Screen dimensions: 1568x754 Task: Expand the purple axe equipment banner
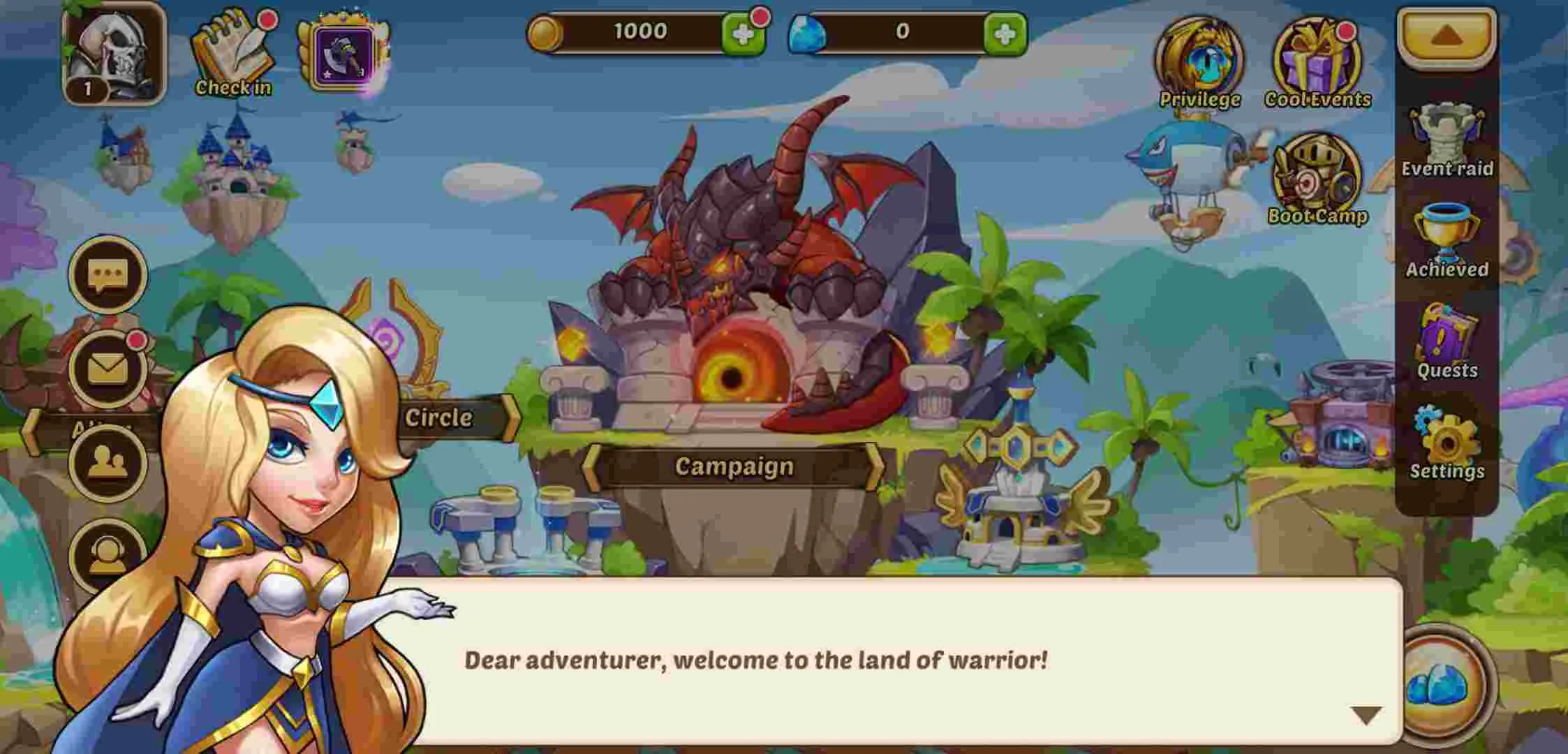pos(342,52)
